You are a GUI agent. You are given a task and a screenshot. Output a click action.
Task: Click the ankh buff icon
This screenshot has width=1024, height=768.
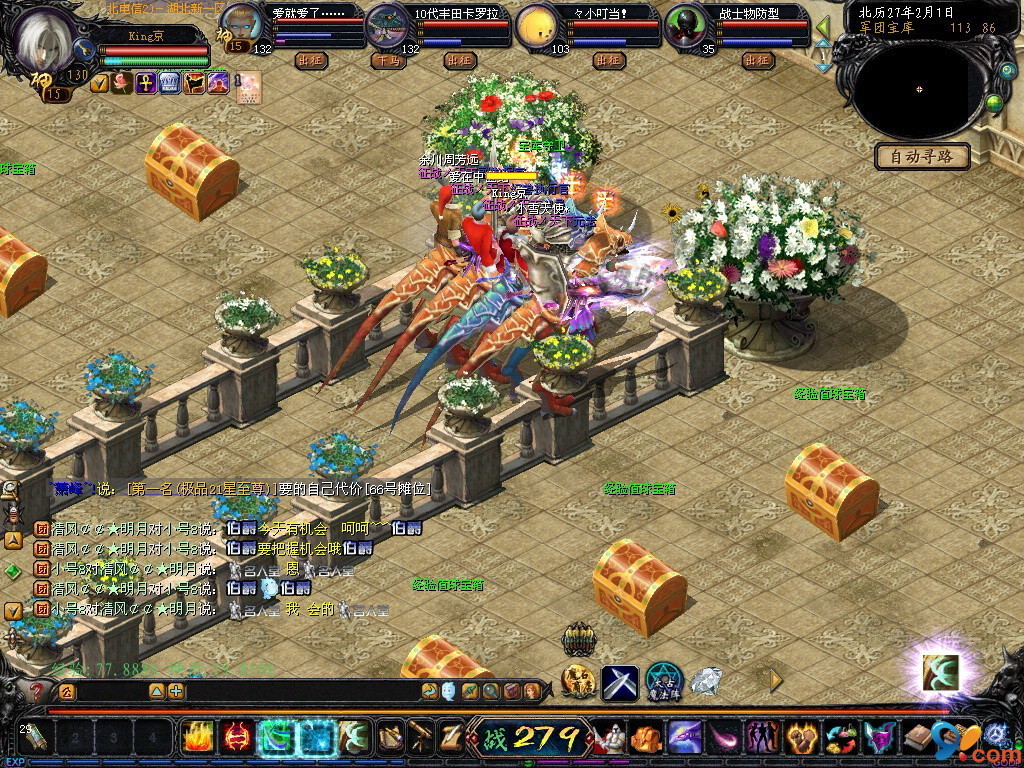(x=145, y=83)
